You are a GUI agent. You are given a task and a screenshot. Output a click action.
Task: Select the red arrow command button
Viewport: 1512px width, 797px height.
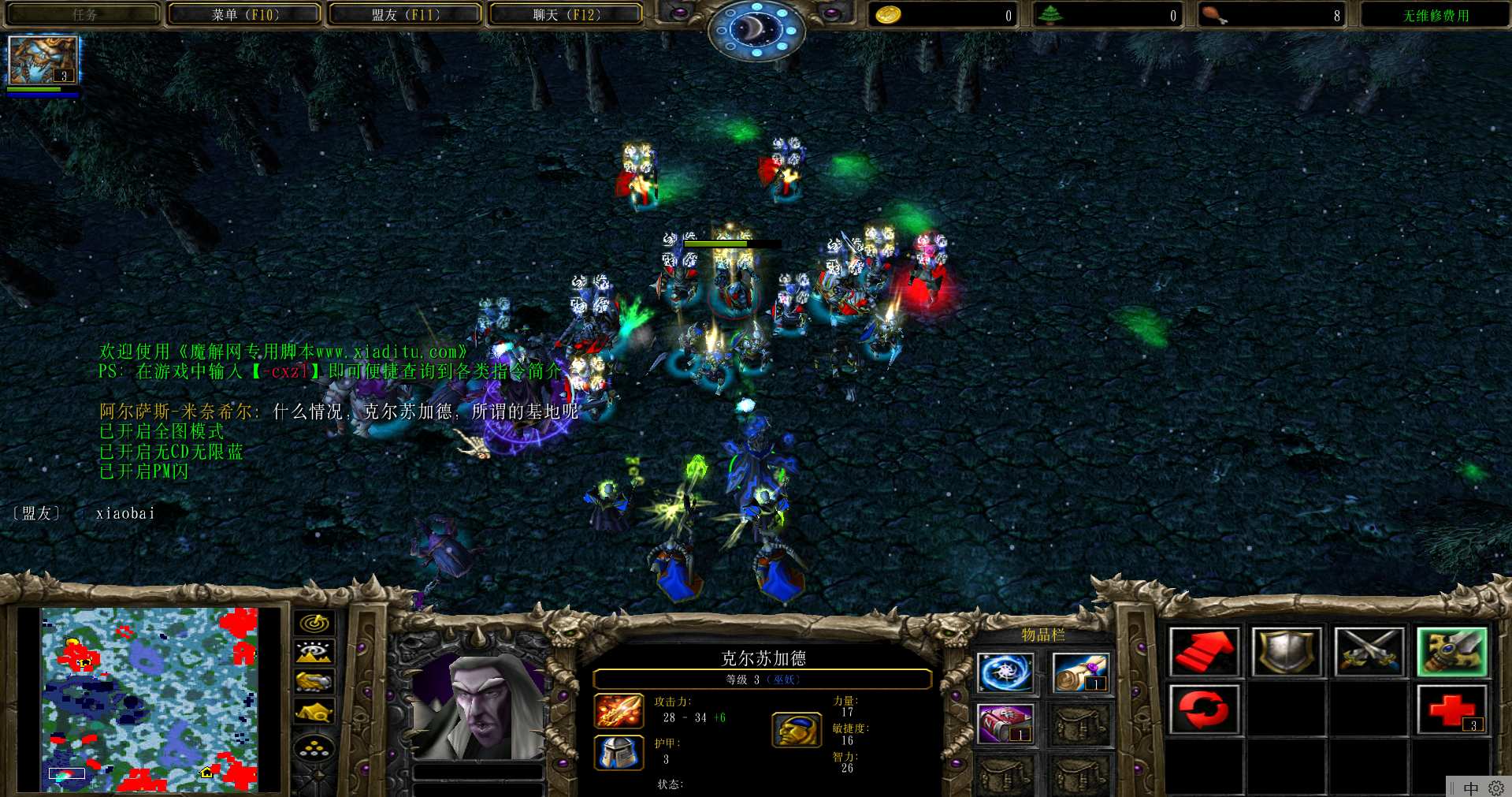1204,652
